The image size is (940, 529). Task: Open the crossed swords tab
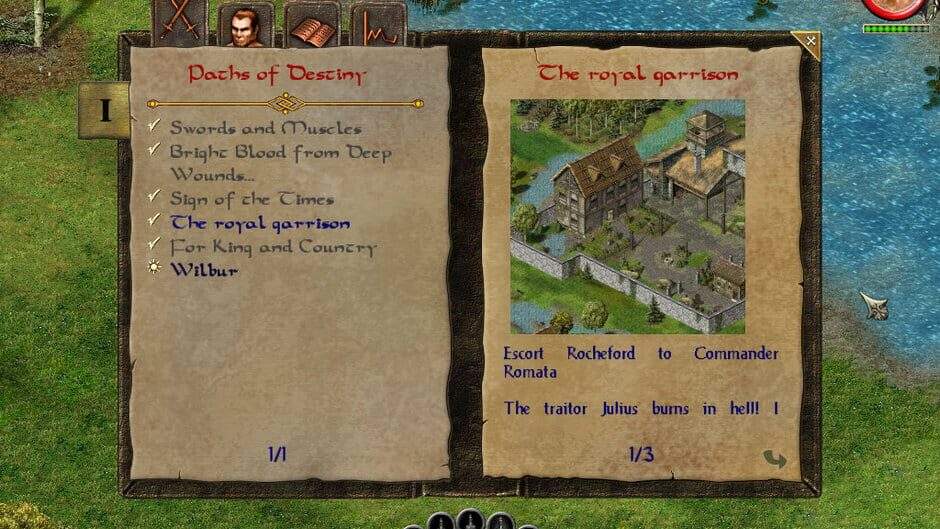[180, 24]
